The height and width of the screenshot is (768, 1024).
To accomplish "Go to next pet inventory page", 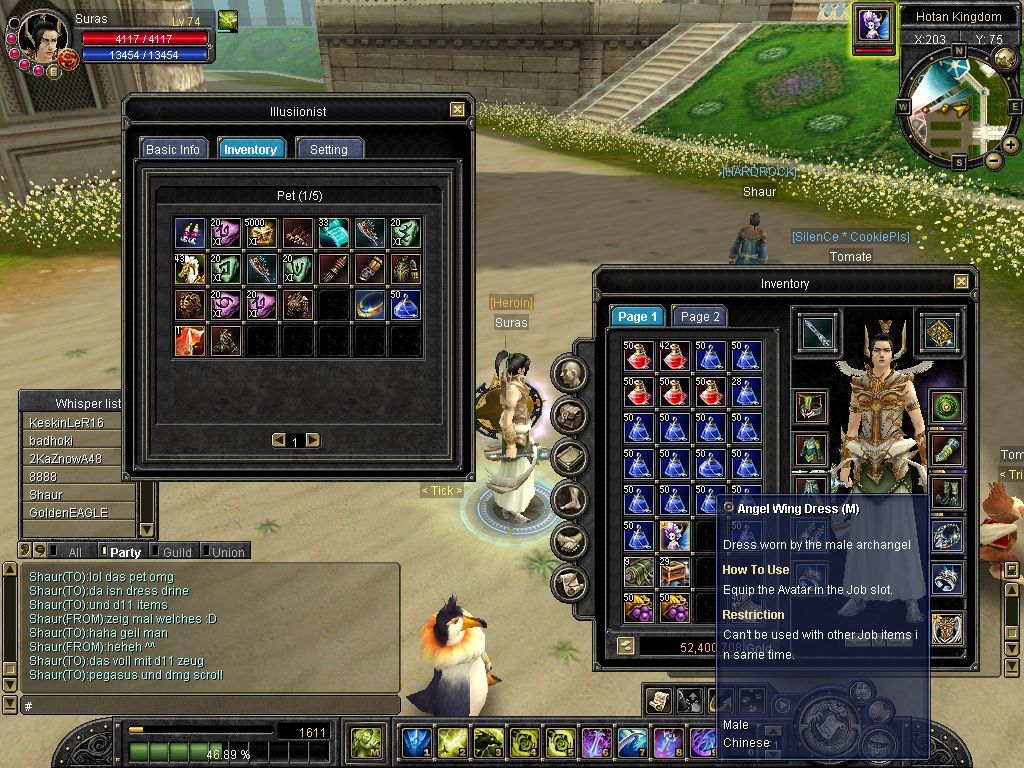I will (x=313, y=440).
